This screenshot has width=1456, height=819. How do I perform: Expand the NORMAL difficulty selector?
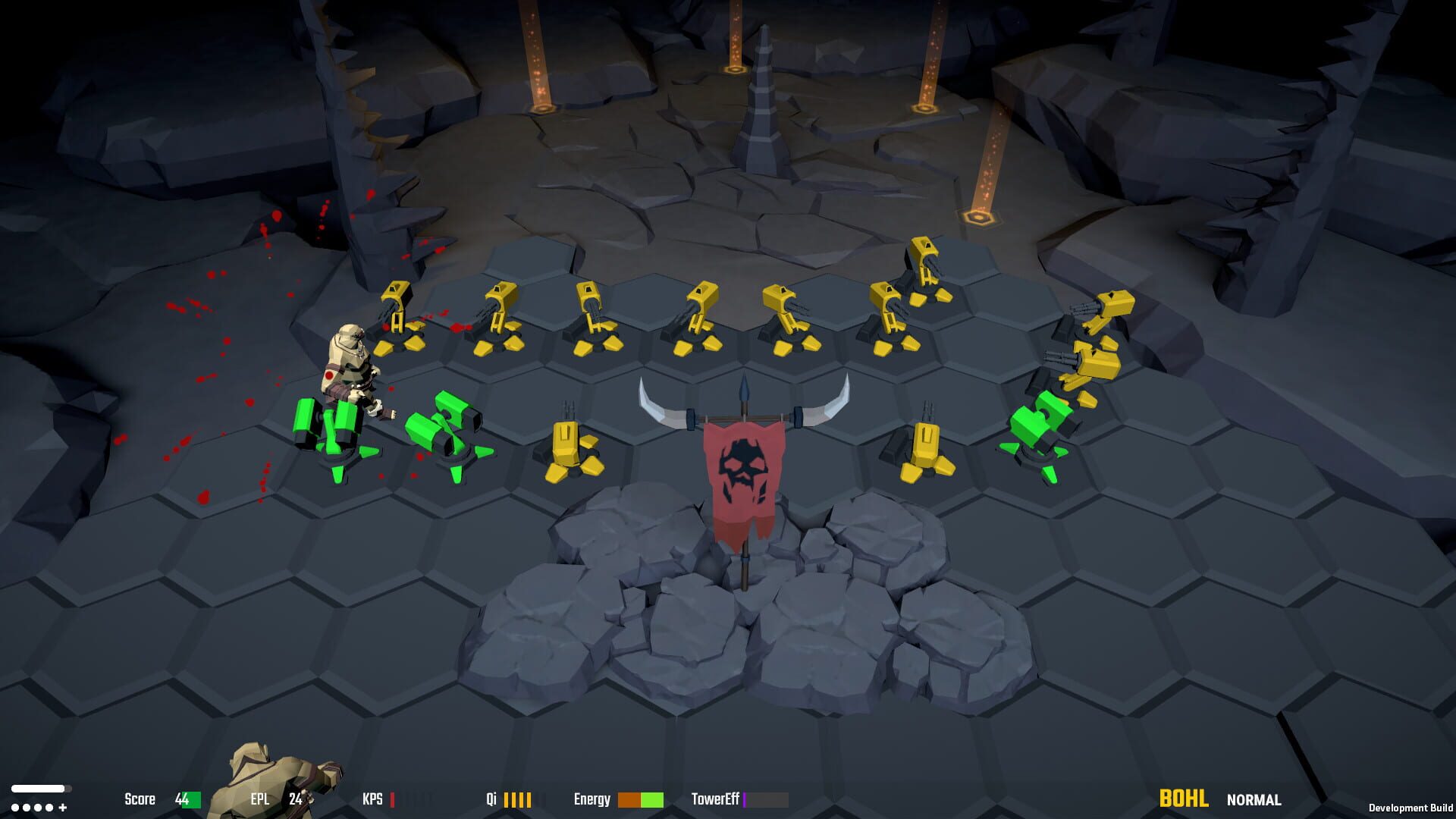point(1253,800)
